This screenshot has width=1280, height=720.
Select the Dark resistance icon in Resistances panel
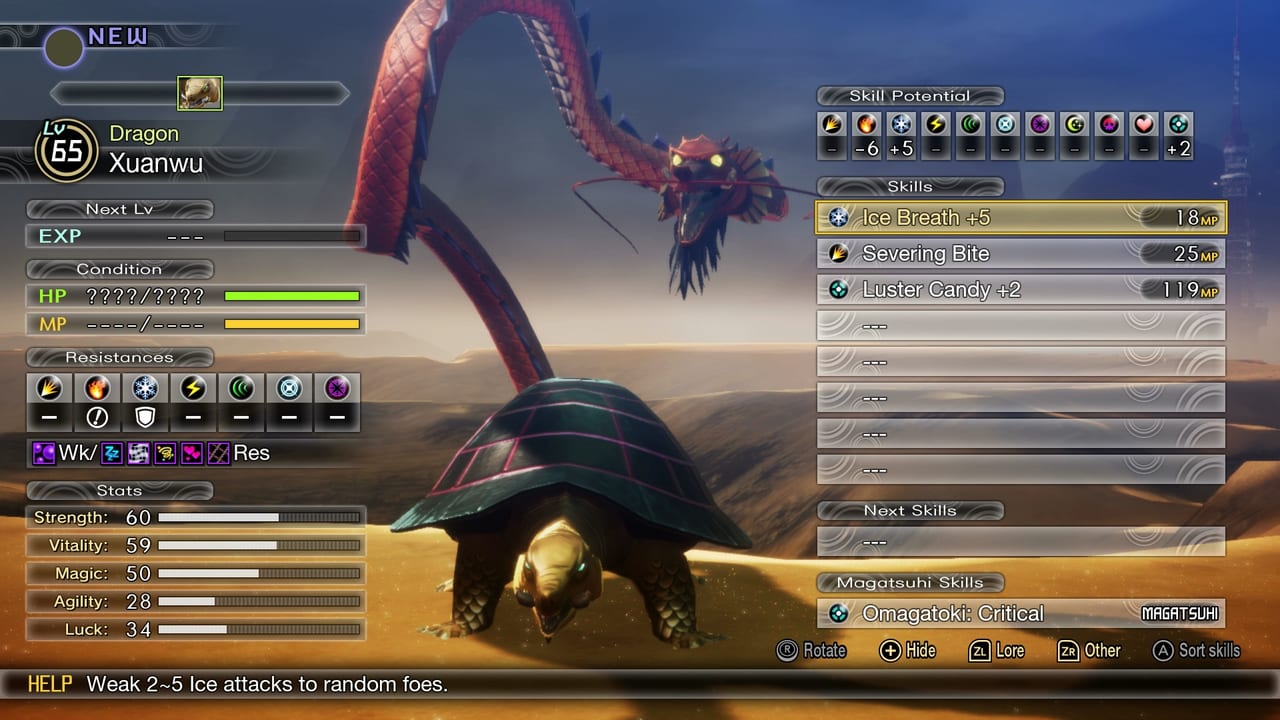click(336, 388)
